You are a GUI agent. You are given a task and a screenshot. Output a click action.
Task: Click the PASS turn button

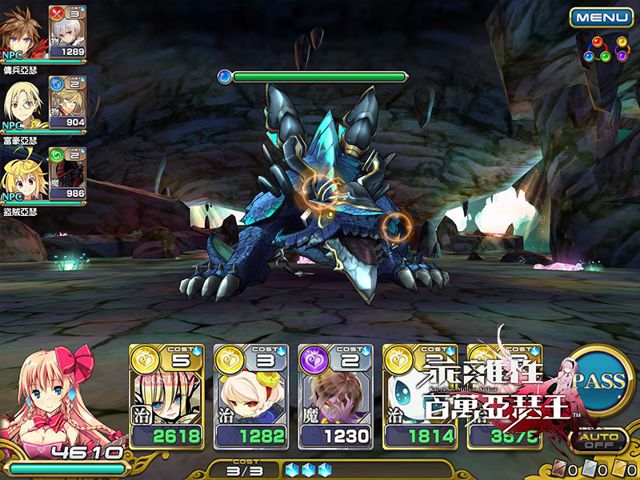[x=602, y=383]
